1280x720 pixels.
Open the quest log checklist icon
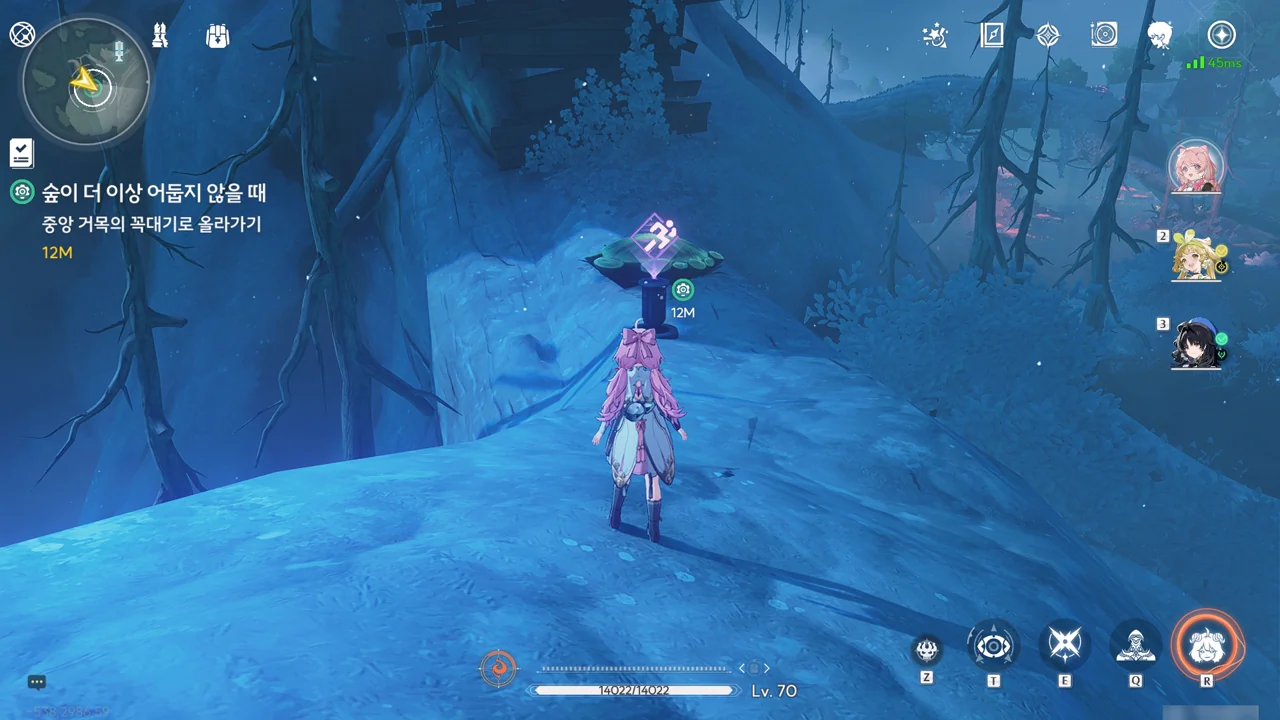(x=22, y=153)
